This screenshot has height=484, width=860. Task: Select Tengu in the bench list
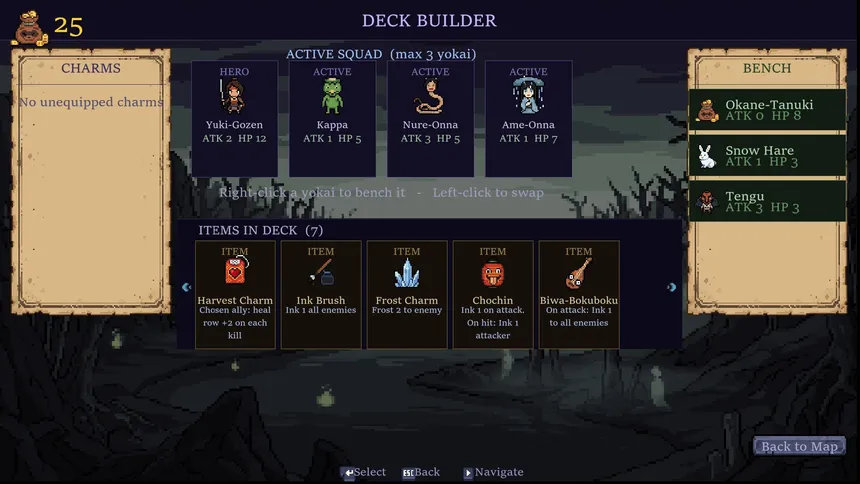[x=767, y=202]
